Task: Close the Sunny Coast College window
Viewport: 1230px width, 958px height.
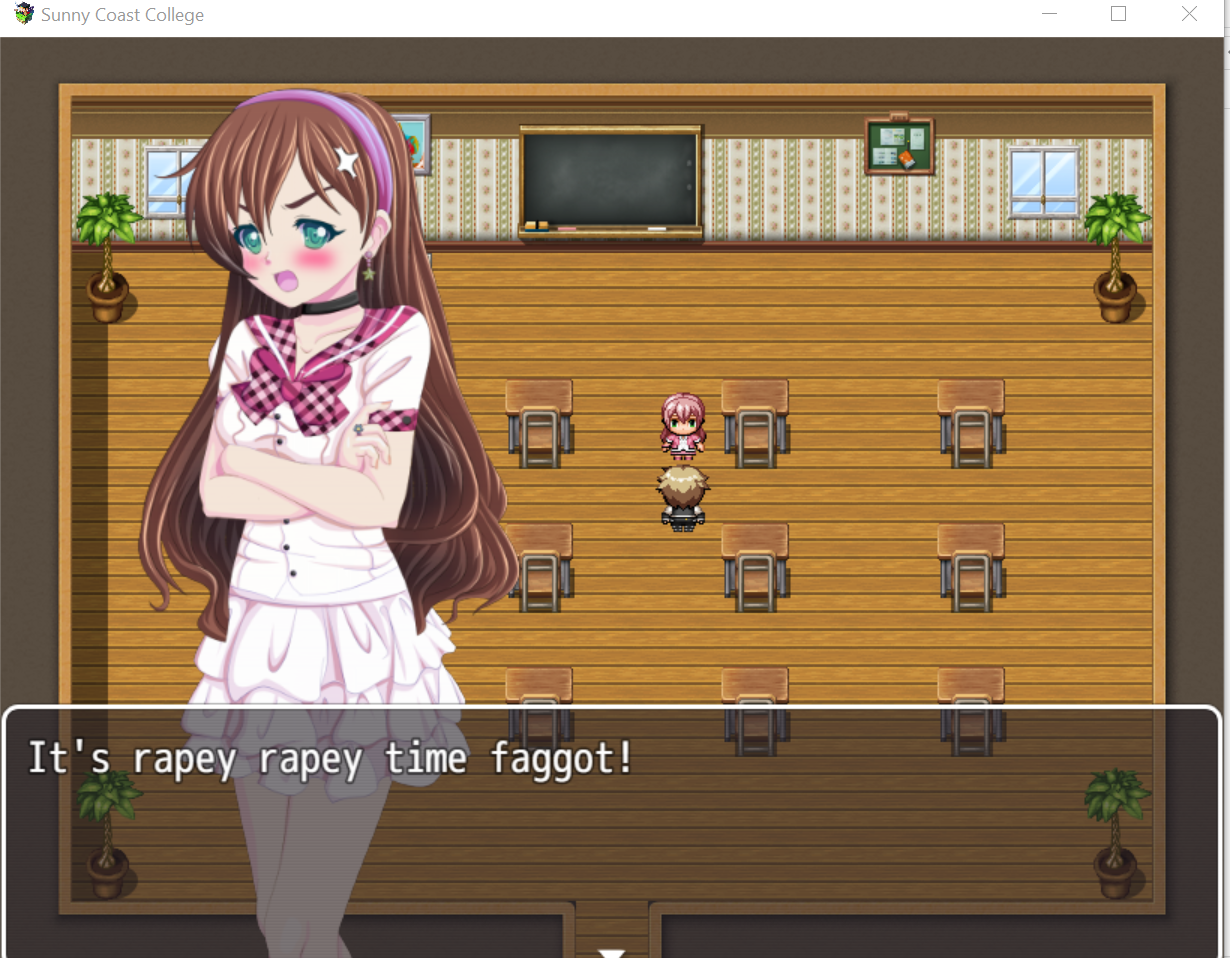Action: click(x=1189, y=14)
